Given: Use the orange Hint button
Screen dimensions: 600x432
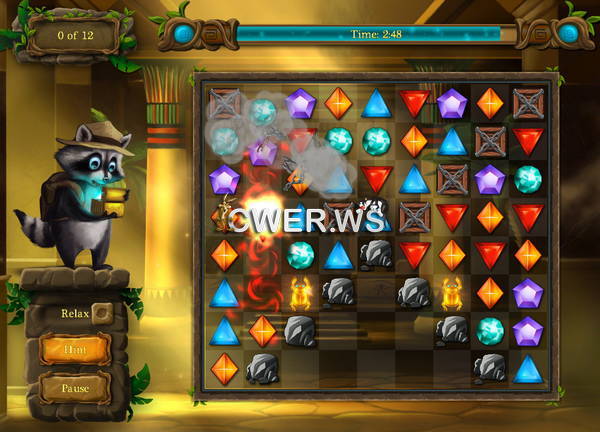Looking at the screenshot, I should [x=76, y=349].
